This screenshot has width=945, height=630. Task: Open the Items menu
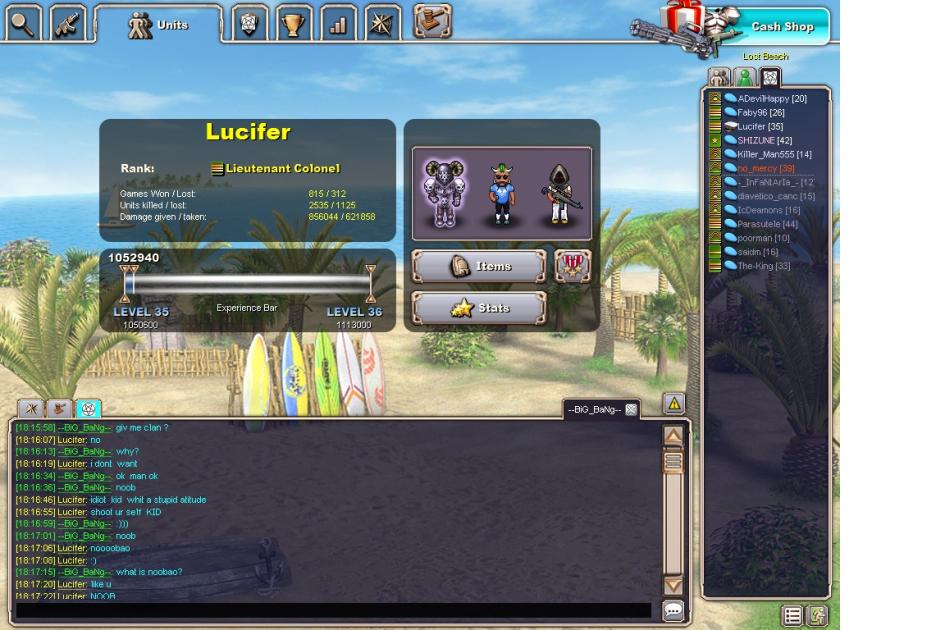click(479, 266)
